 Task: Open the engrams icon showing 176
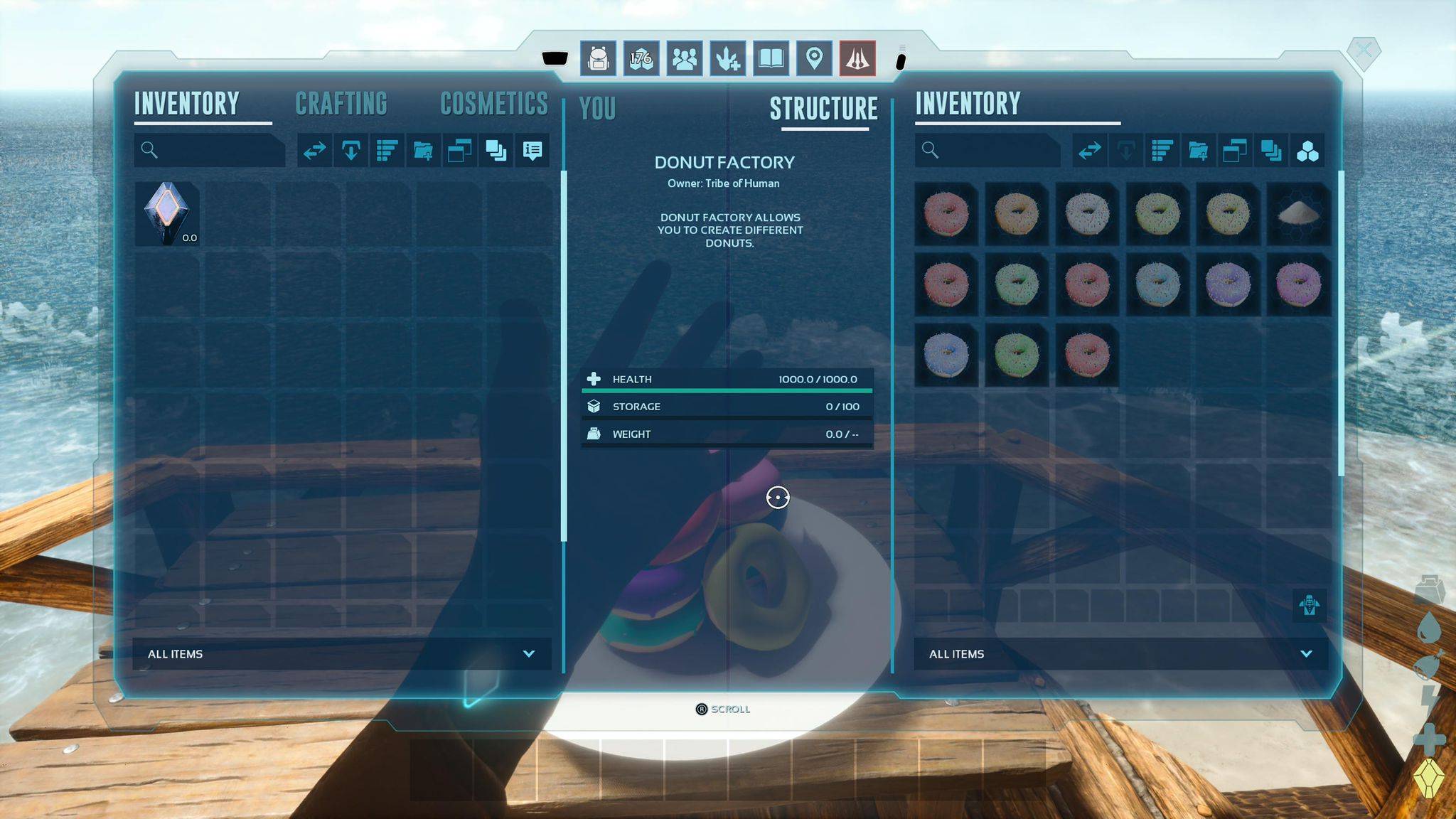pos(641,58)
